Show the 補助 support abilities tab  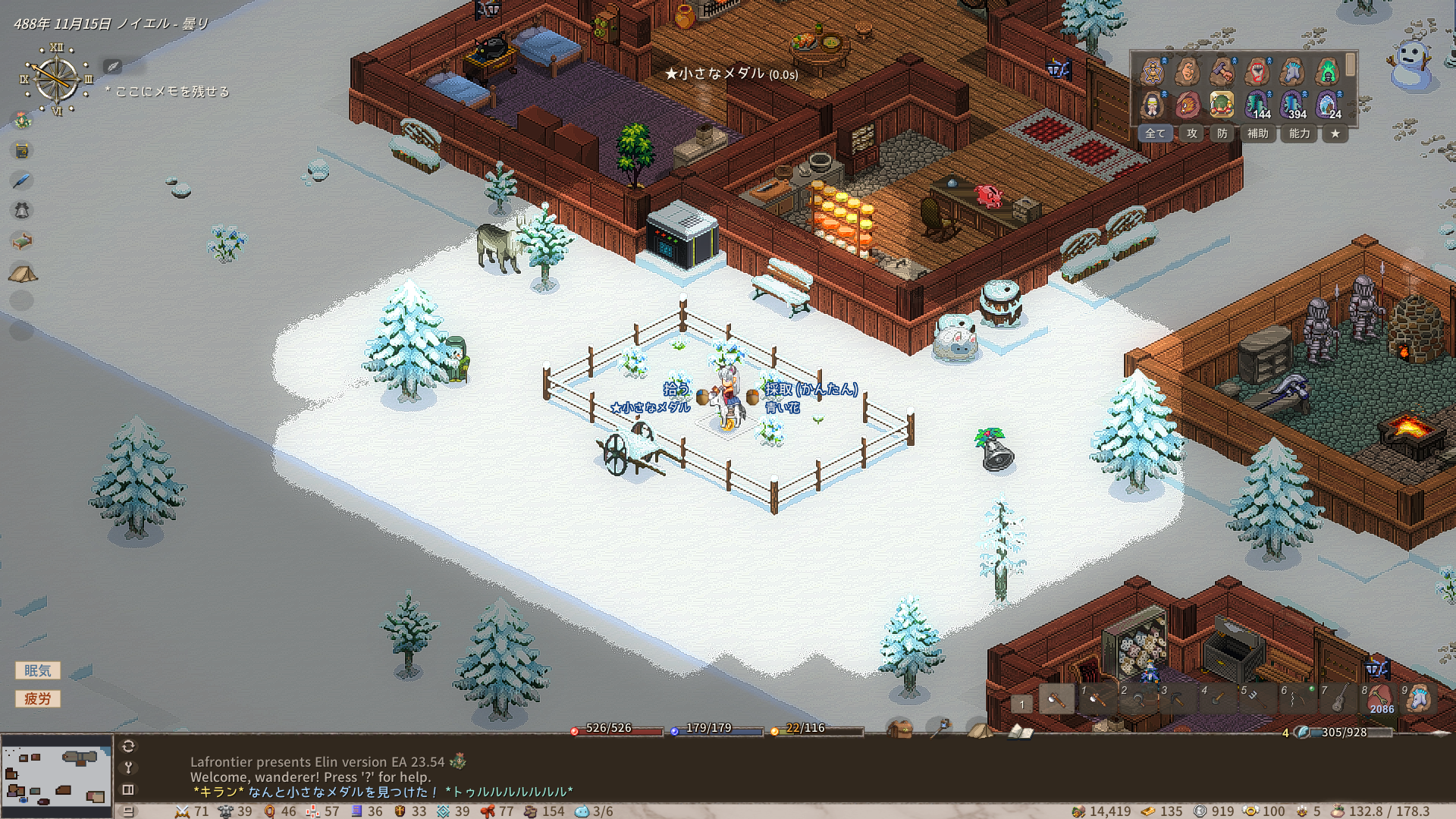pyautogui.click(x=1257, y=133)
